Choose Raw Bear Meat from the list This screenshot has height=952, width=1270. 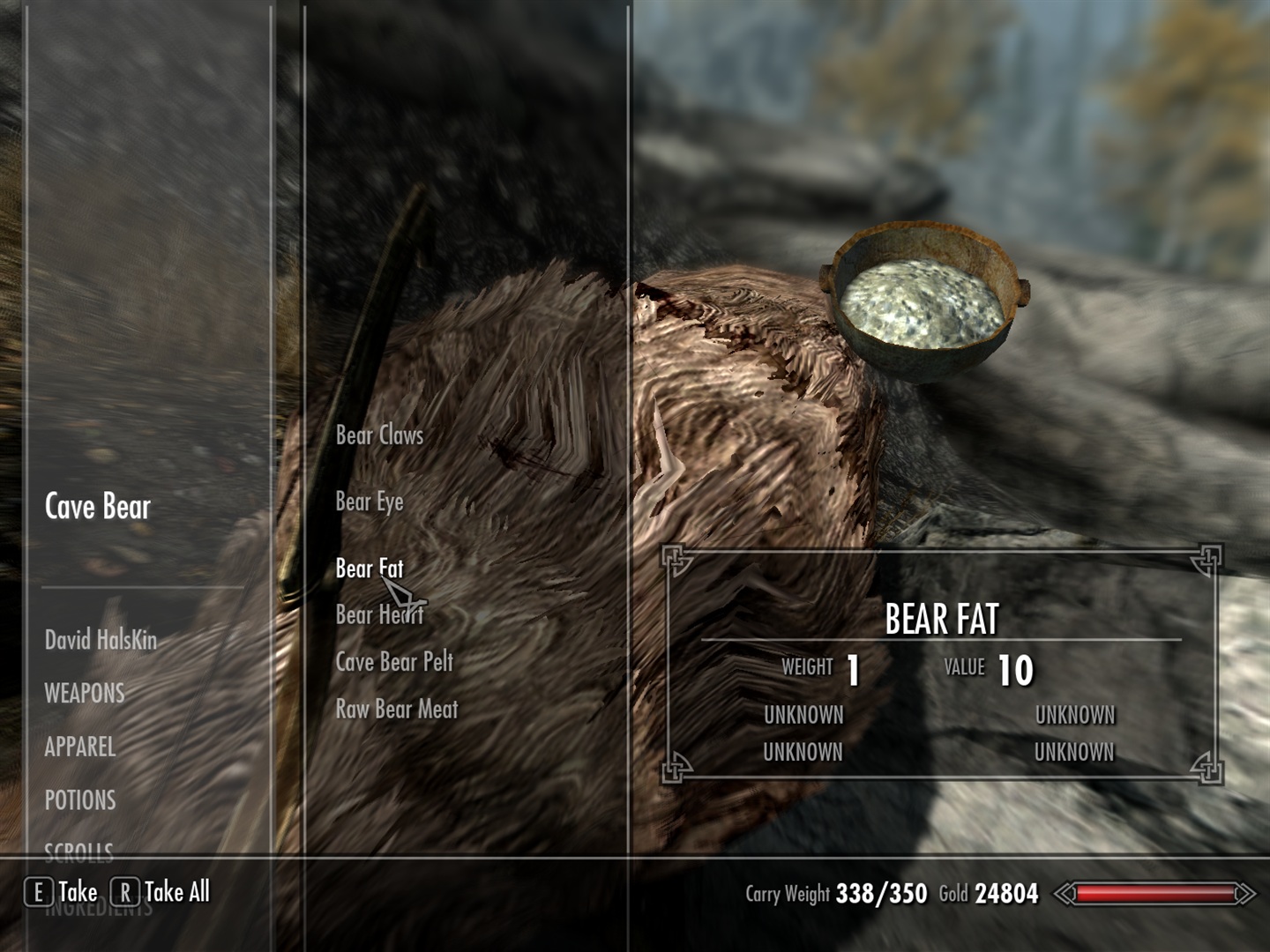[x=397, y=710]
